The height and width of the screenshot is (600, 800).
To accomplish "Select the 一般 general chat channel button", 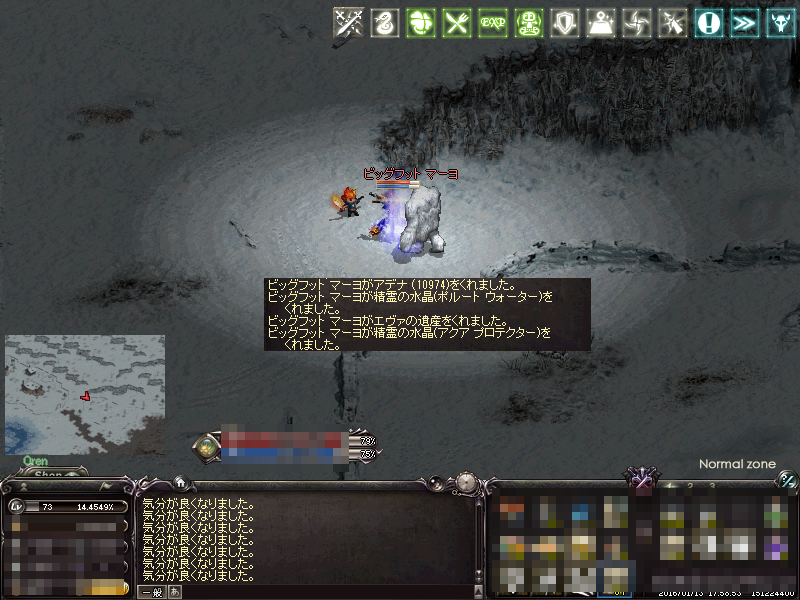I will (x=151, y=592).
